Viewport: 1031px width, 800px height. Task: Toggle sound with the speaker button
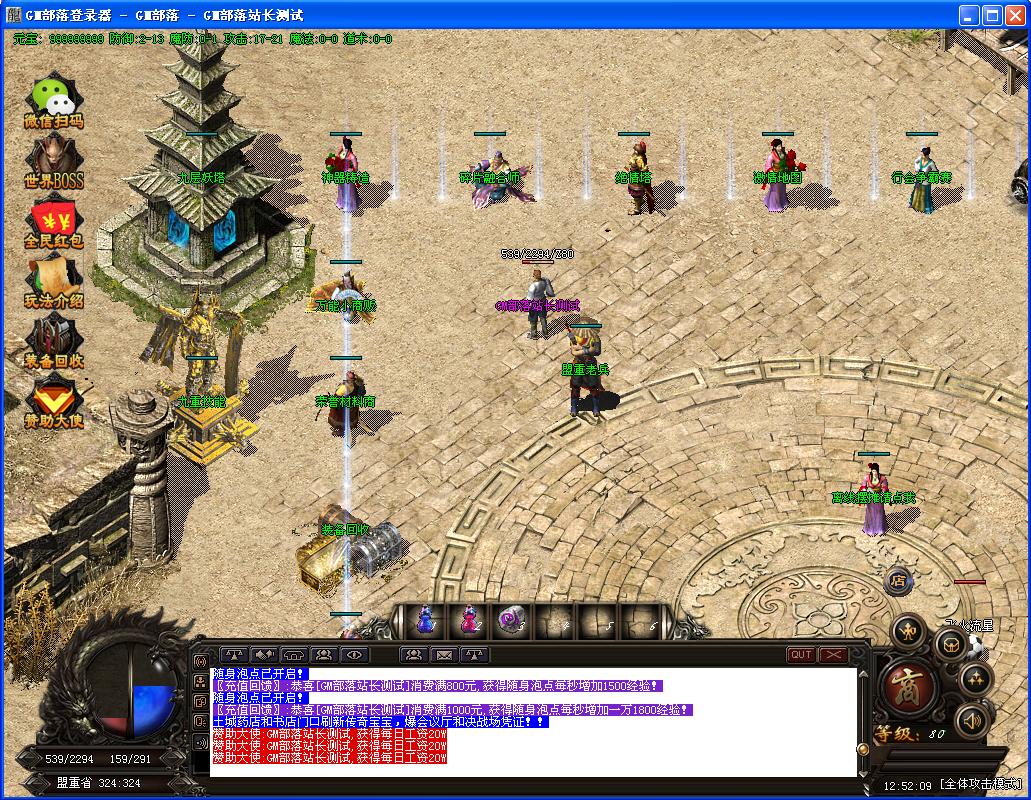click(x=970, y=720)
